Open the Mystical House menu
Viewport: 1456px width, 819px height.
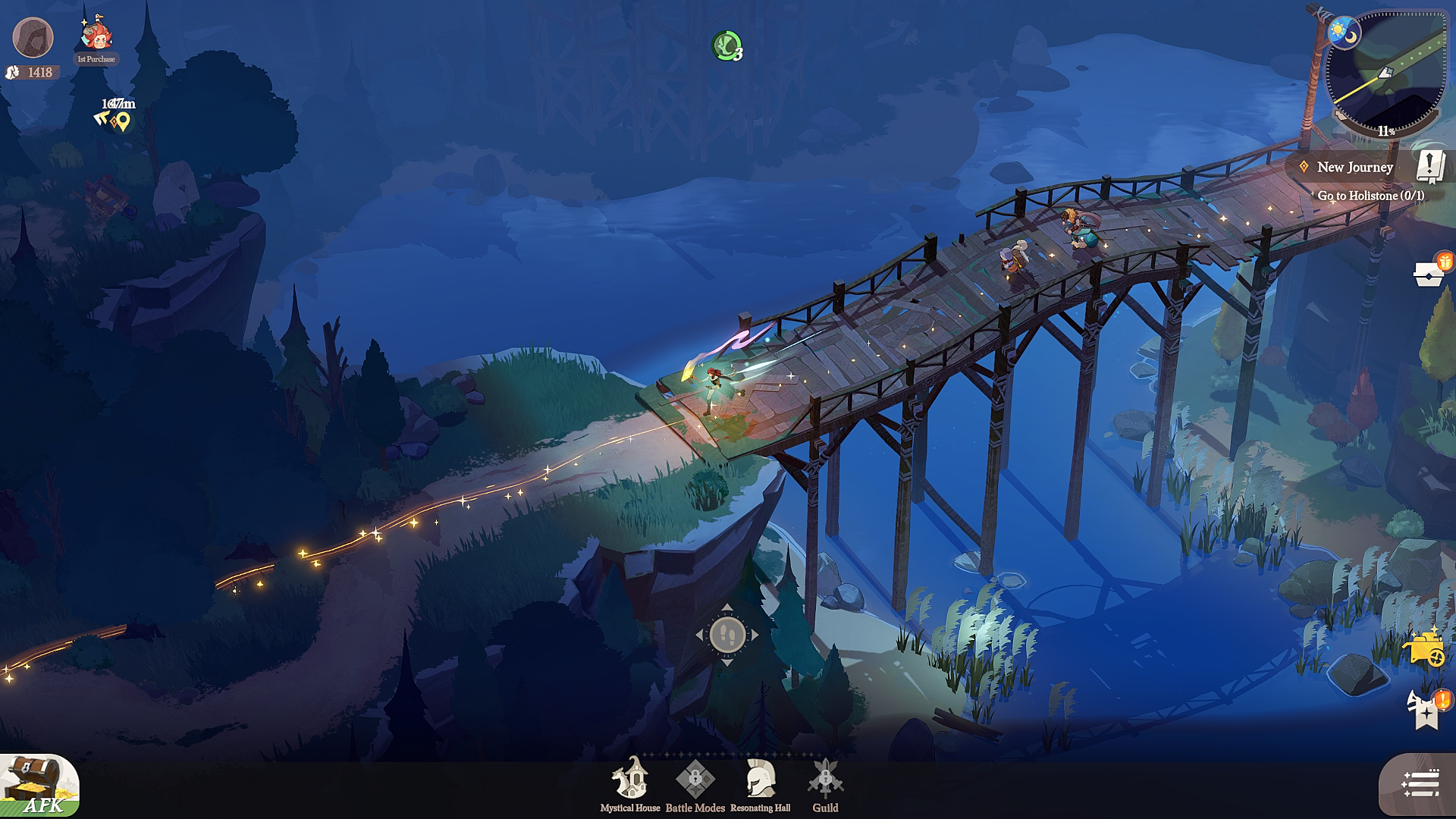(630, 783)
